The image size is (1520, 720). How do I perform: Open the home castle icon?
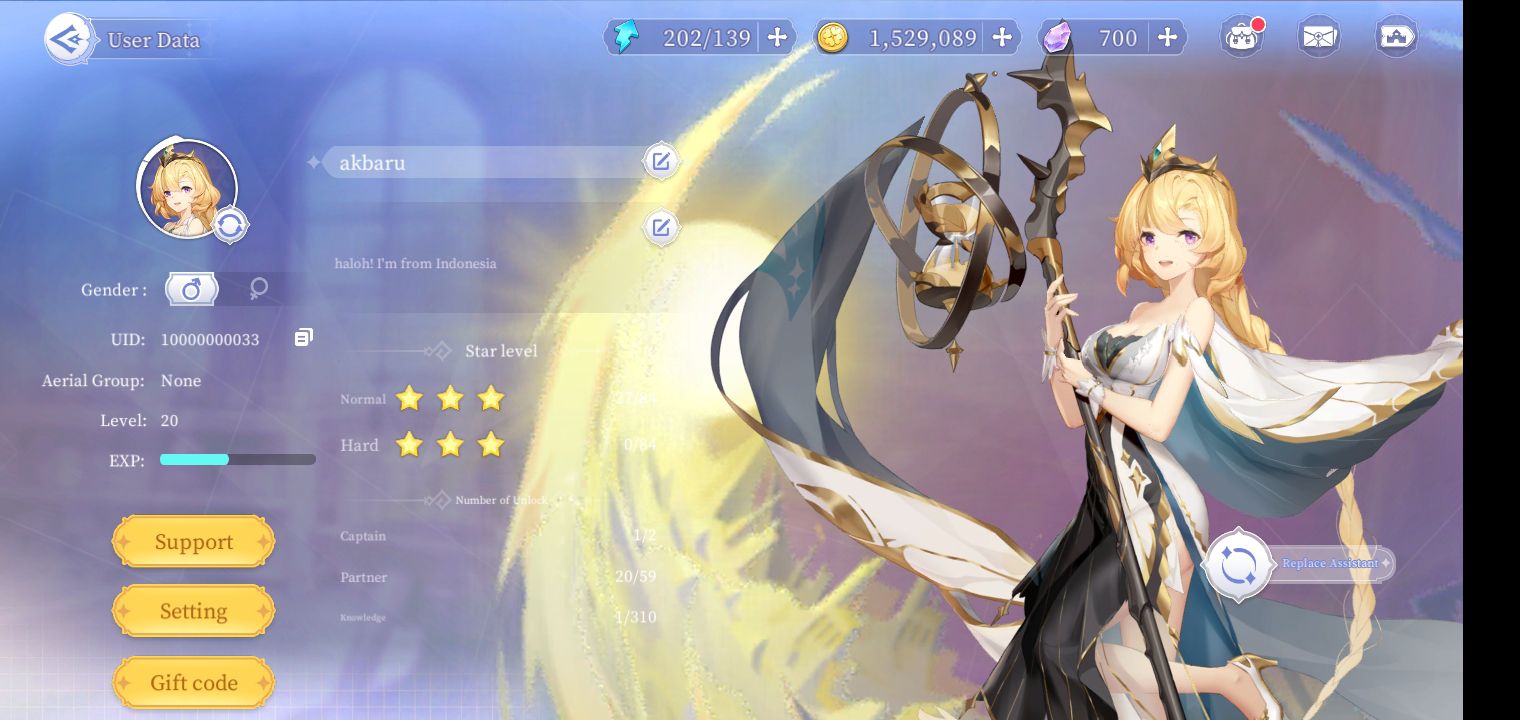point(1395,38)
